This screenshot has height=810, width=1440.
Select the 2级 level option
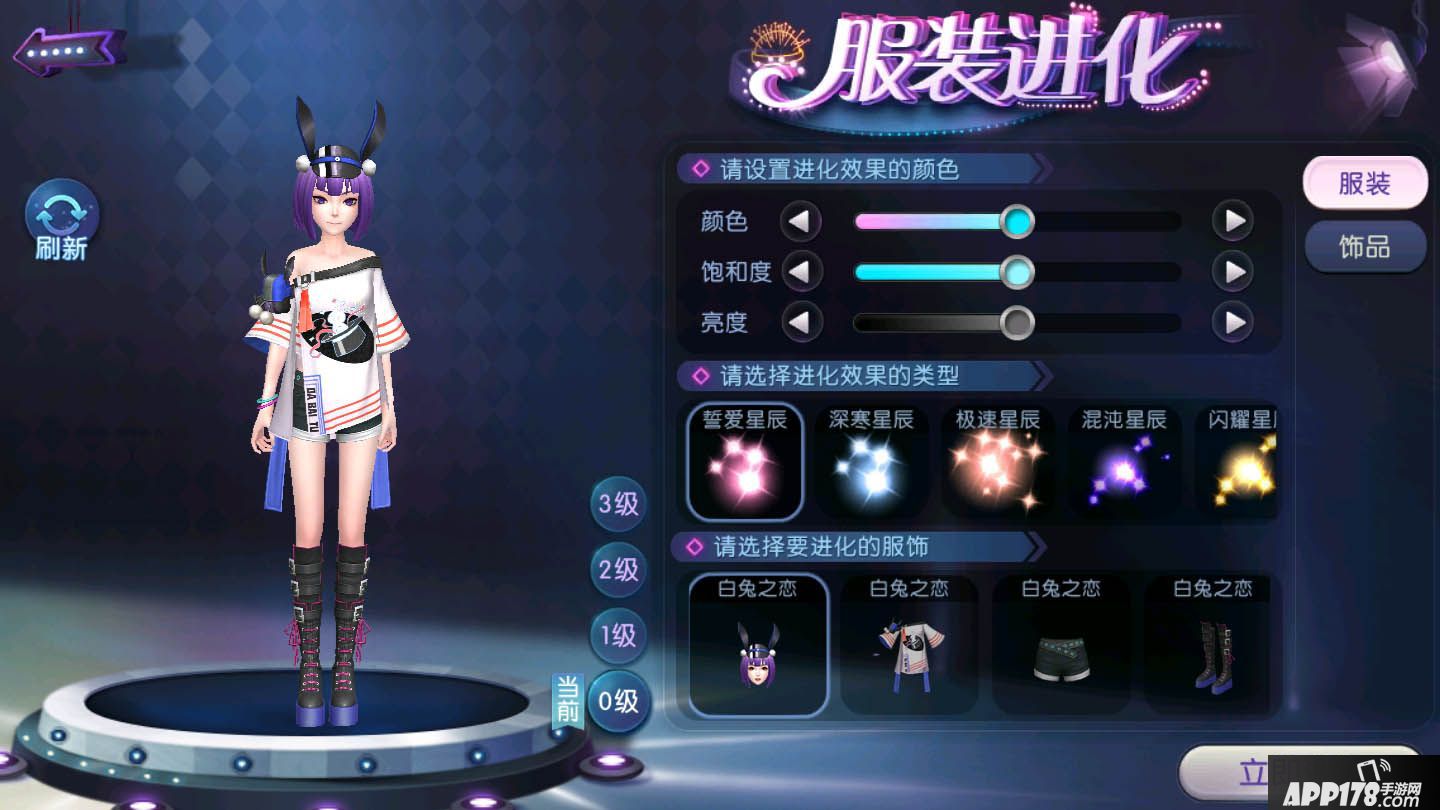click(617, 571)
